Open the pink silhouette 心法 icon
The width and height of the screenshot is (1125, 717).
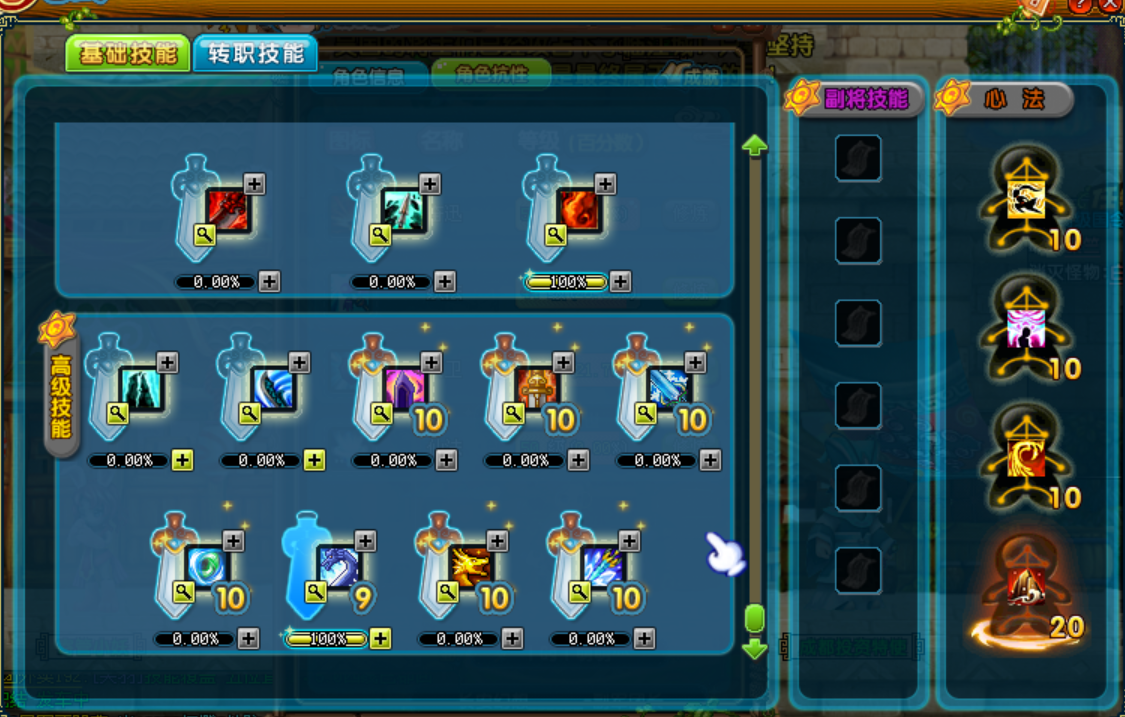click(1024, 328)
